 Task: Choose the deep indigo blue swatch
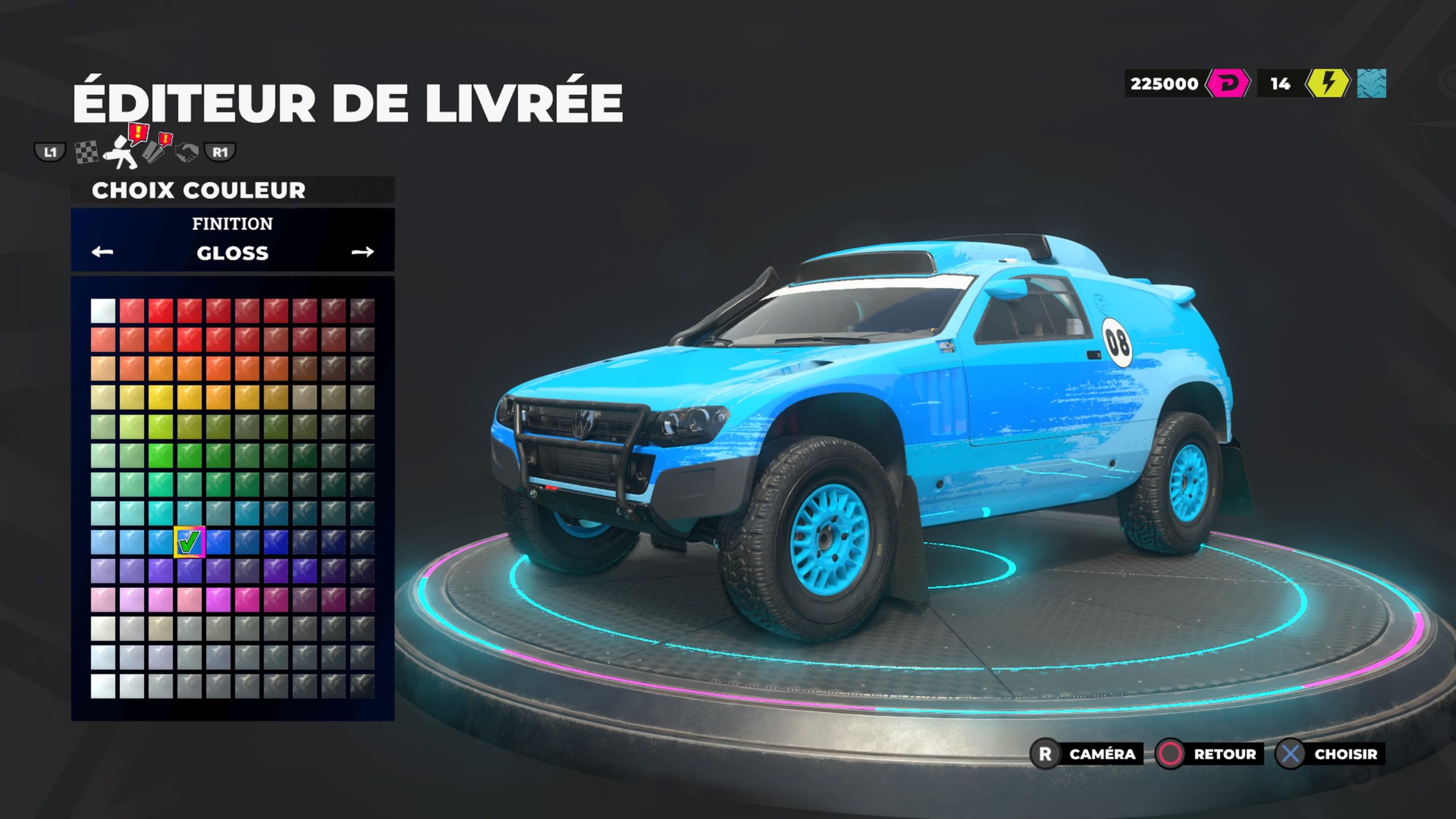(x=275, y=542)
